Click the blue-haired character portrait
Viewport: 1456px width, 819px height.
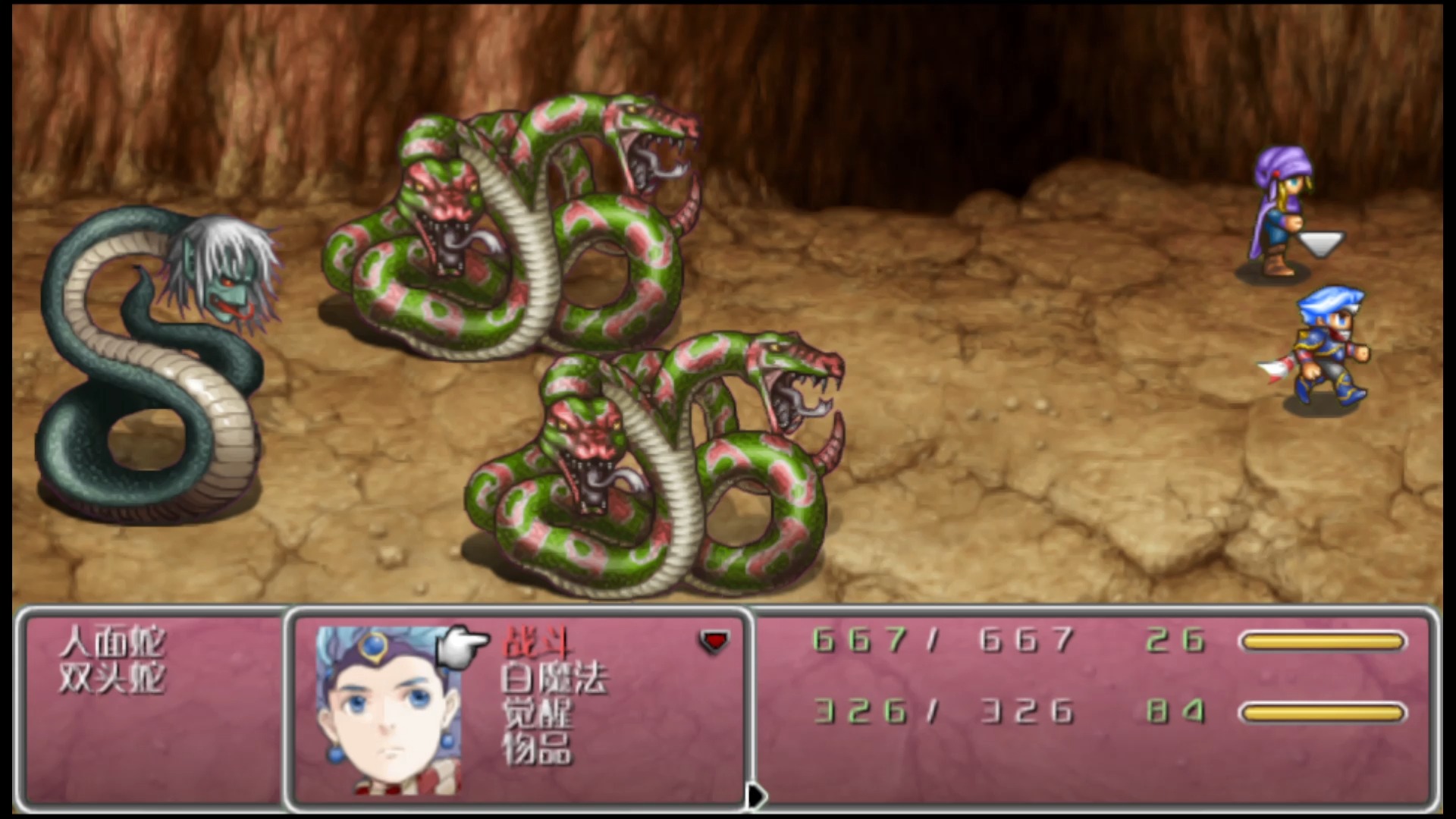tap(388, 711)
